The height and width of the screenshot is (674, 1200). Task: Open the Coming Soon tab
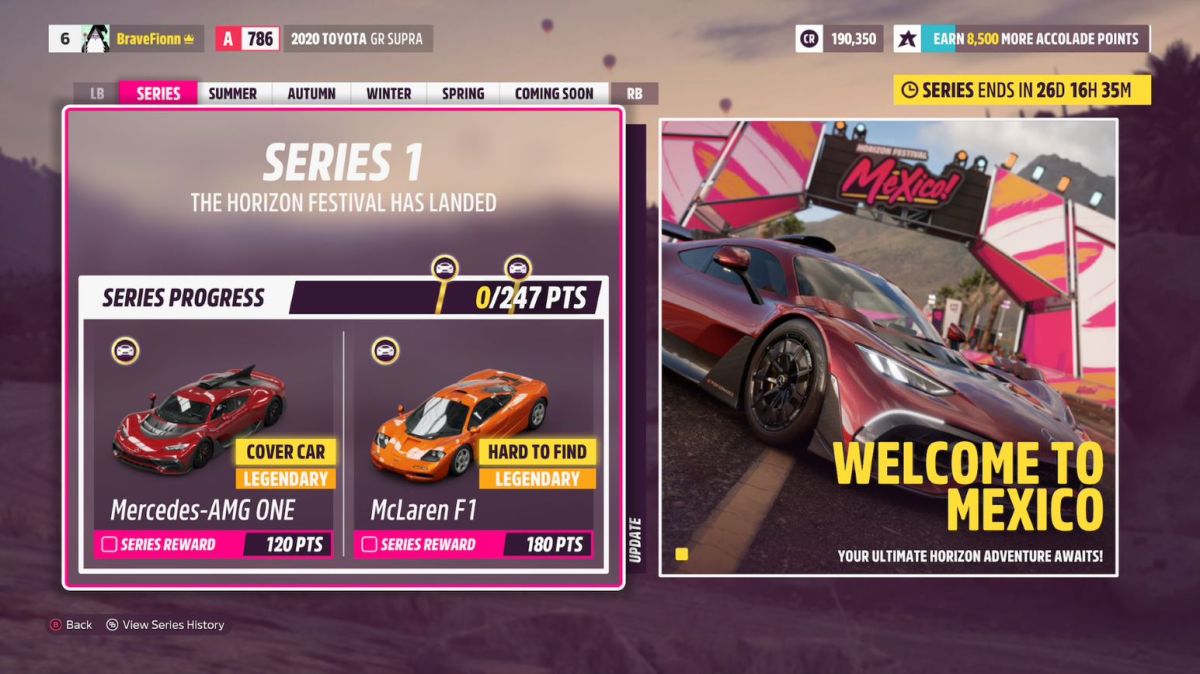[553, 93]
